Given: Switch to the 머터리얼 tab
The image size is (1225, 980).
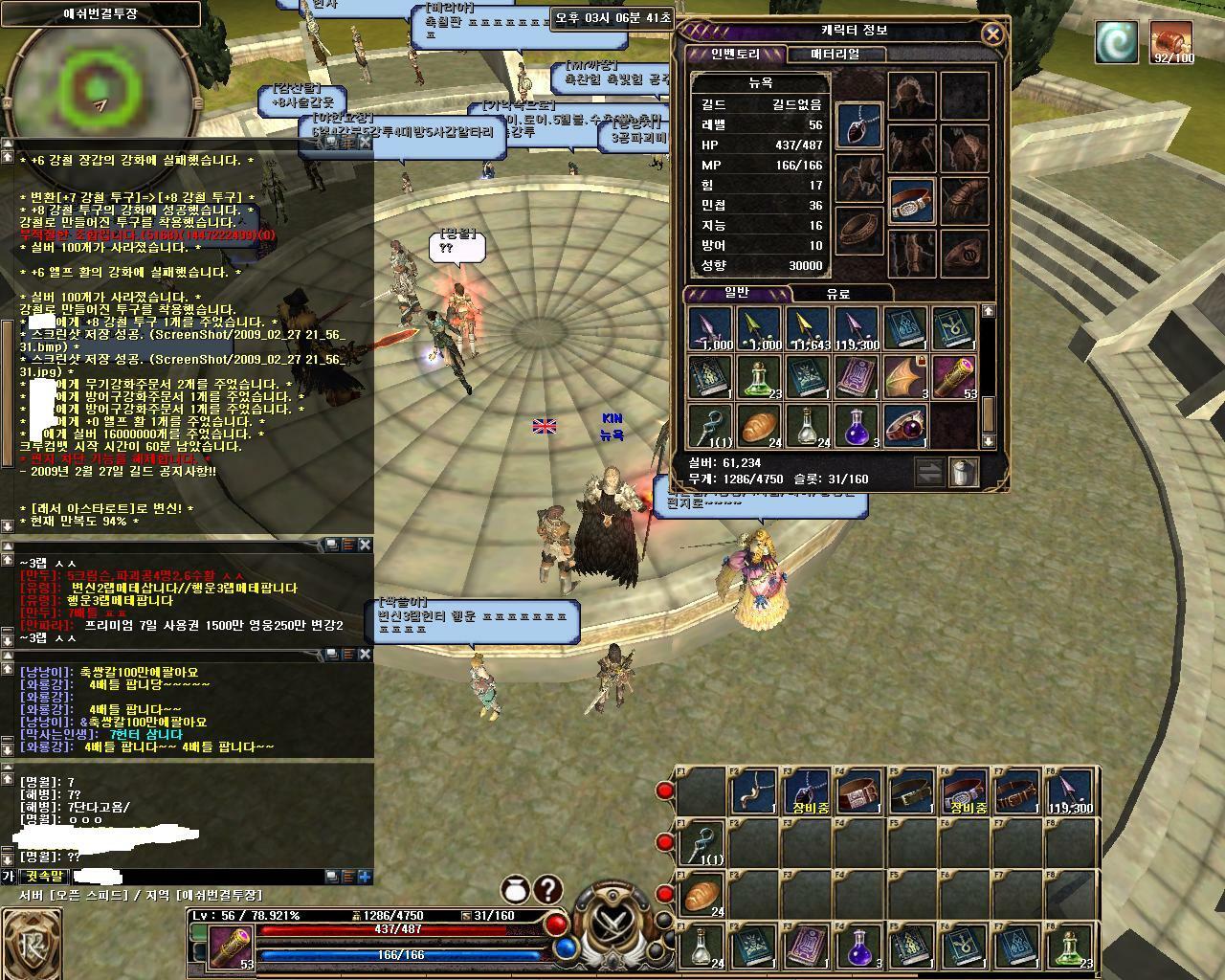Looking at the screenshot, I should [835, 55].
